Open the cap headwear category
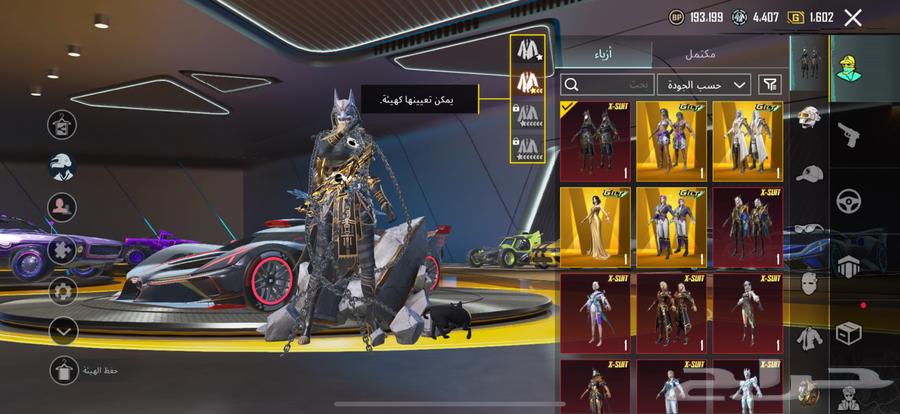The width and height of the screenshot is (900, 414). coord(809,175)
